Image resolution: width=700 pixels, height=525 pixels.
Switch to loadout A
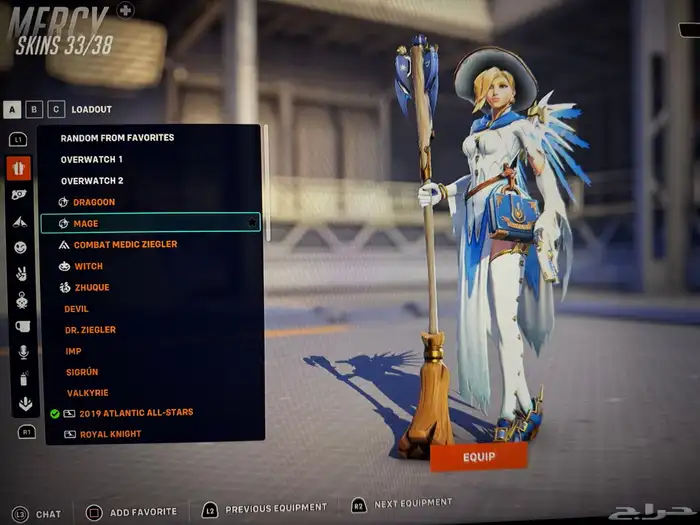click(13, 109)
